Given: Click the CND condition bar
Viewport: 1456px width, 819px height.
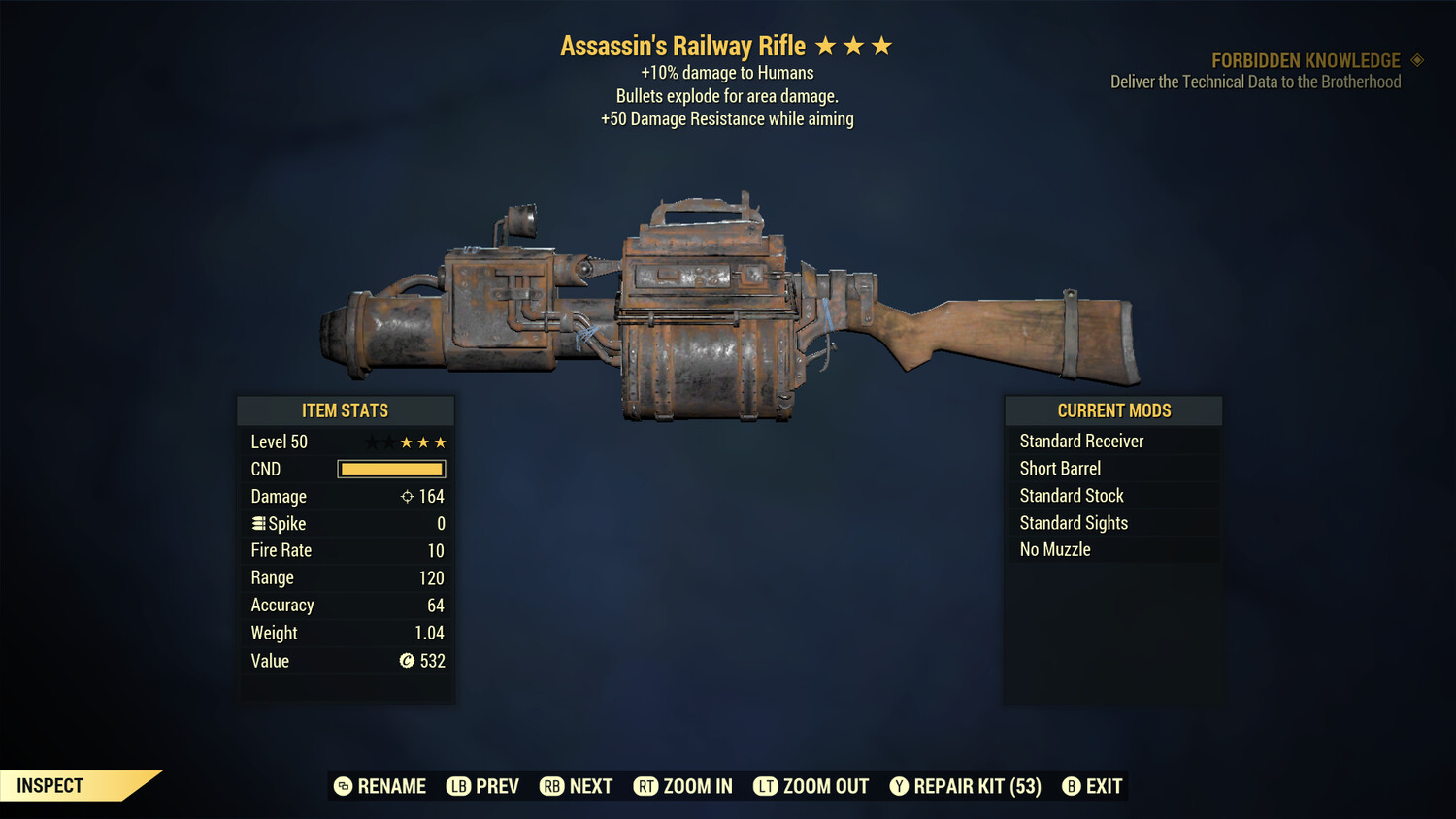Looking at the screenshot, I should 391,469.
